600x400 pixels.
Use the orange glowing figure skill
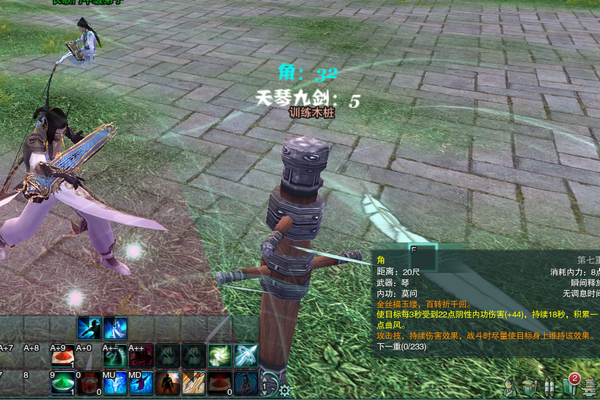tap(167, 382)
